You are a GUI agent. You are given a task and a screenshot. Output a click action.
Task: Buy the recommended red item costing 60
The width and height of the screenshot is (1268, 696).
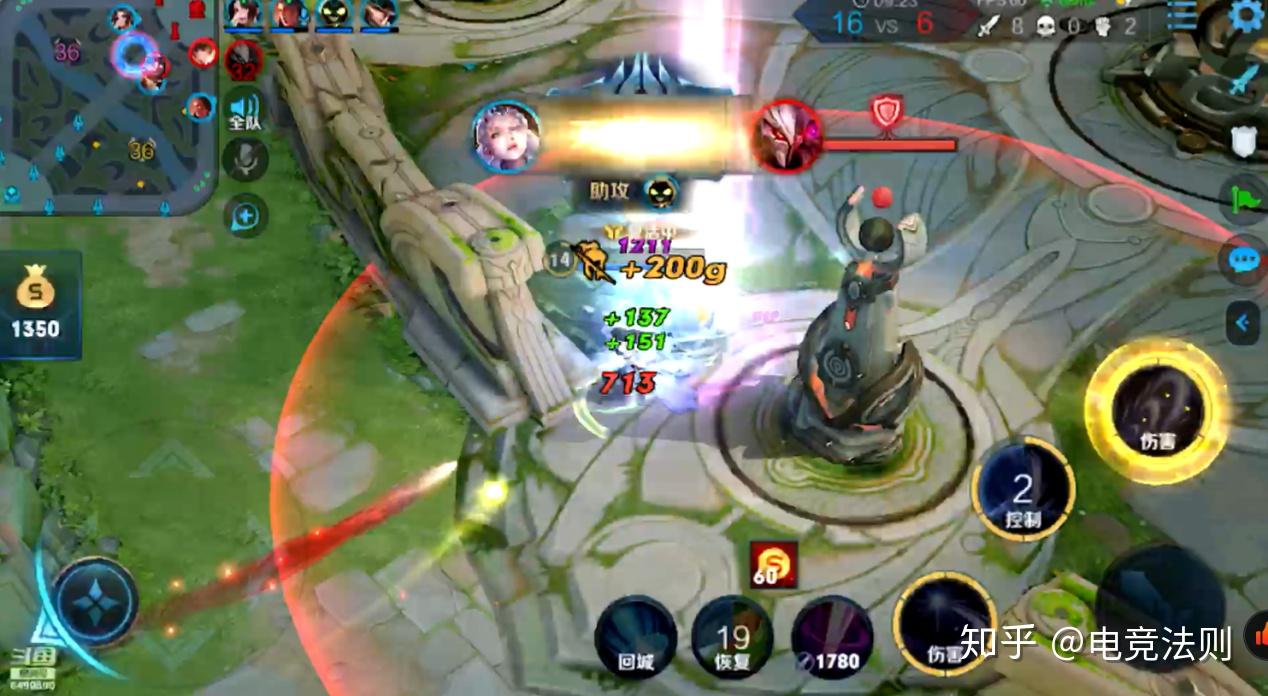[x=774, y=565]
